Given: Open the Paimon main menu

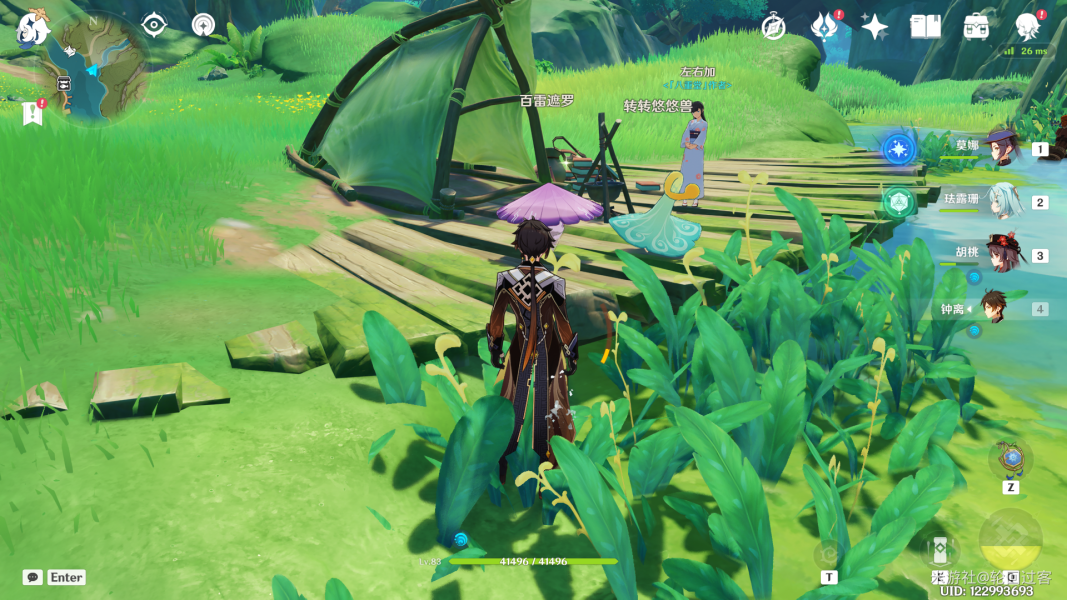Looking at the screenshot, I should pyautogui.click(x=33, y=27).
